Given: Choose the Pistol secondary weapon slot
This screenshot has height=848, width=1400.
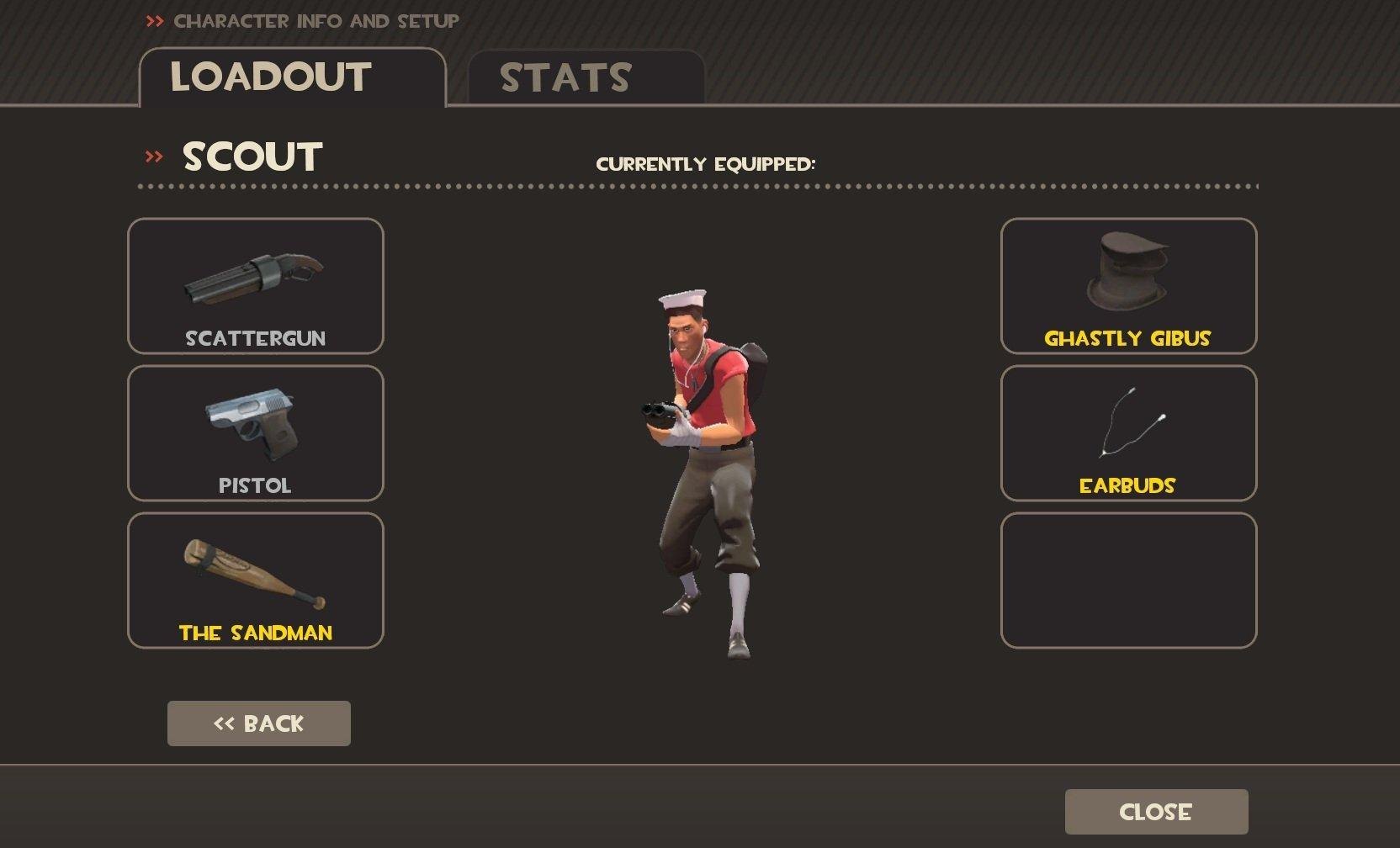Looking at the screenshot, I should point(256,433).
